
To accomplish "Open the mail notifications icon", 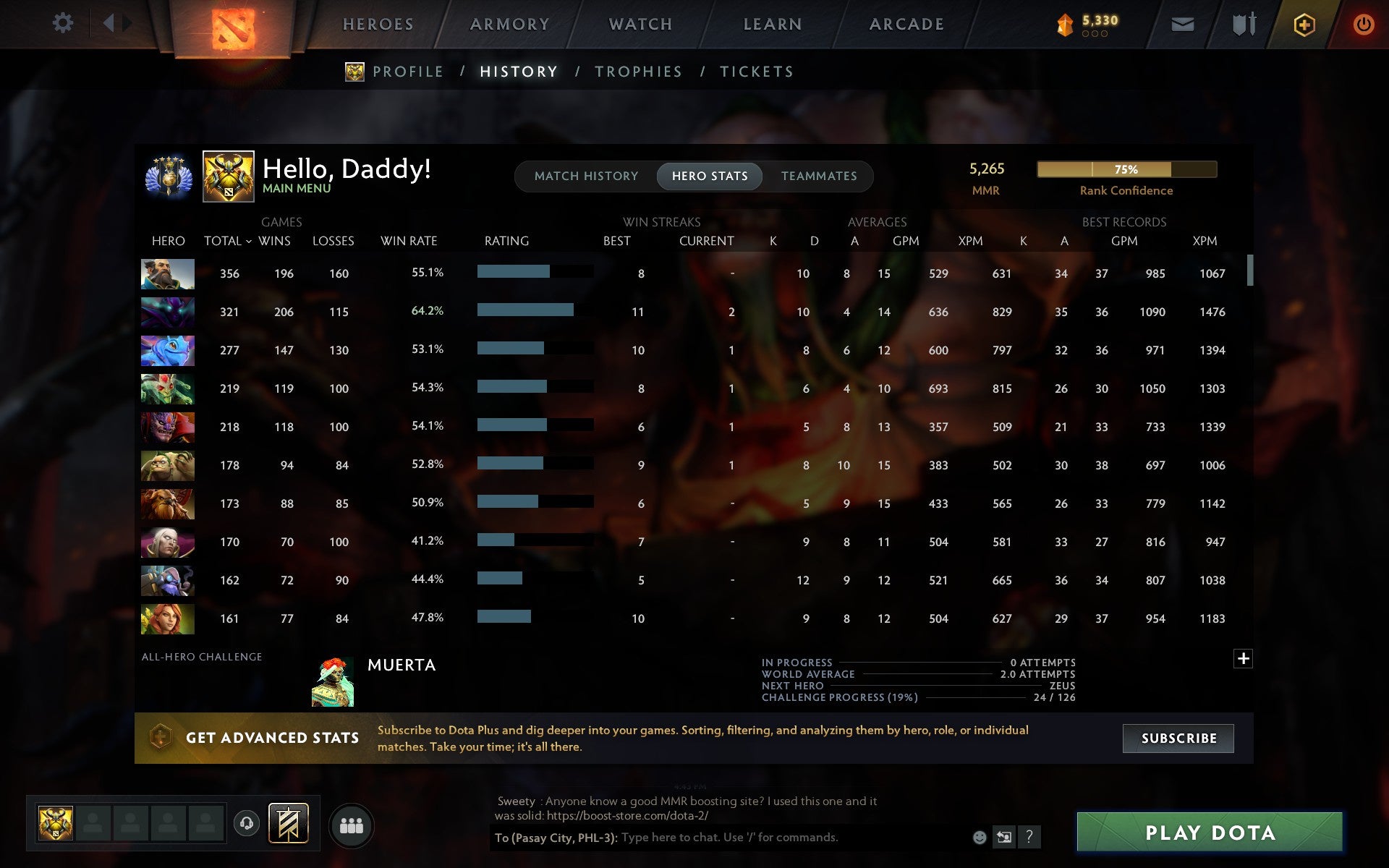I will (1182, 23).
